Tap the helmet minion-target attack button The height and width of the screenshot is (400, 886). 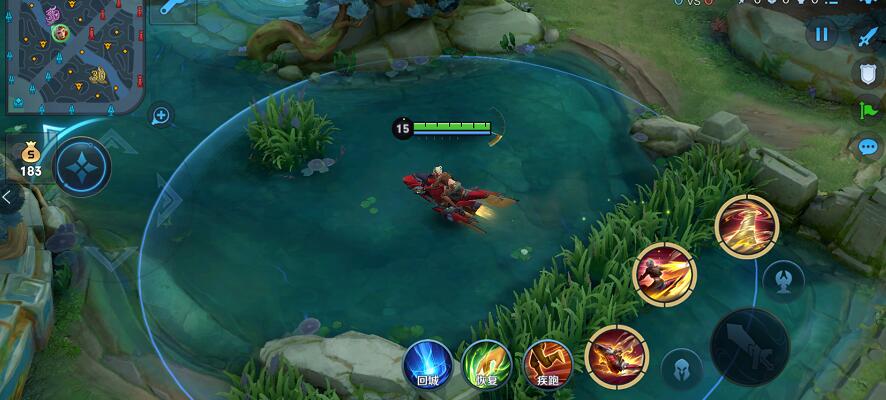pyautogui.click(x=681, y=368)
